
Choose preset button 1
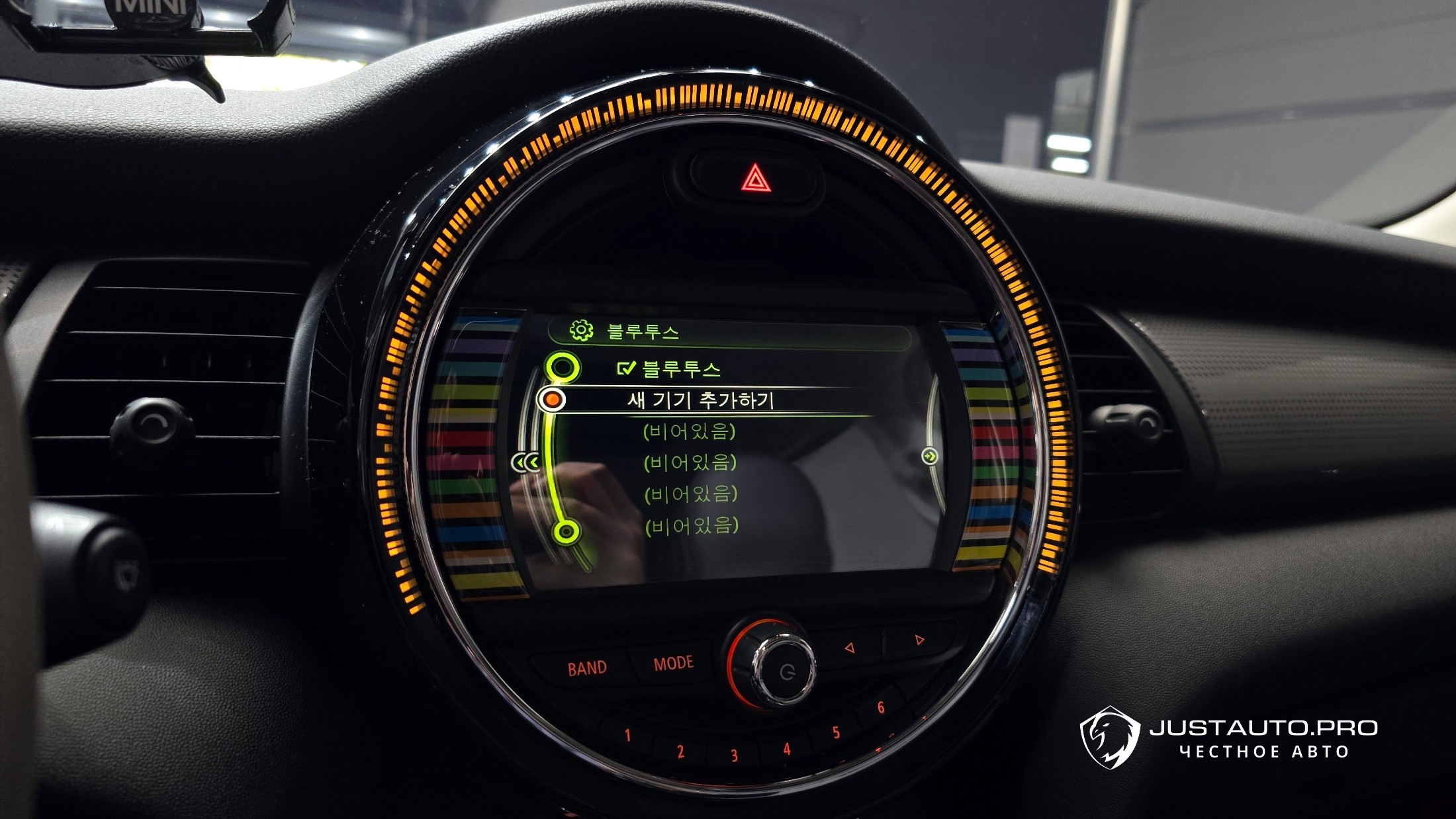(x=627, y=735)
